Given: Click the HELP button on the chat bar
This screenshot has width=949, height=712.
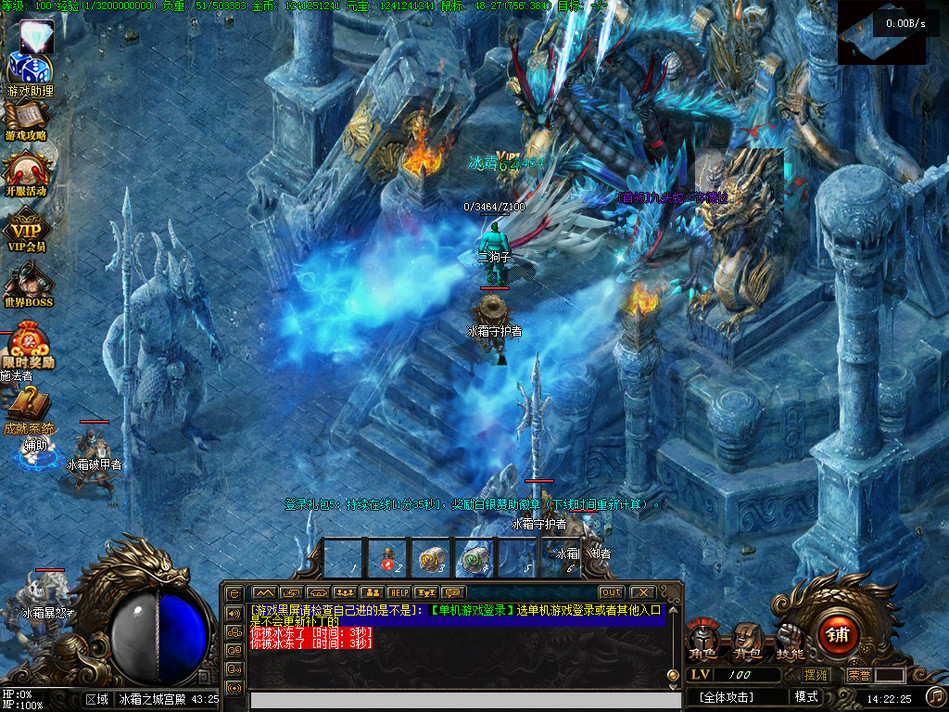Looking at the screenshot, I should point(398,593).
